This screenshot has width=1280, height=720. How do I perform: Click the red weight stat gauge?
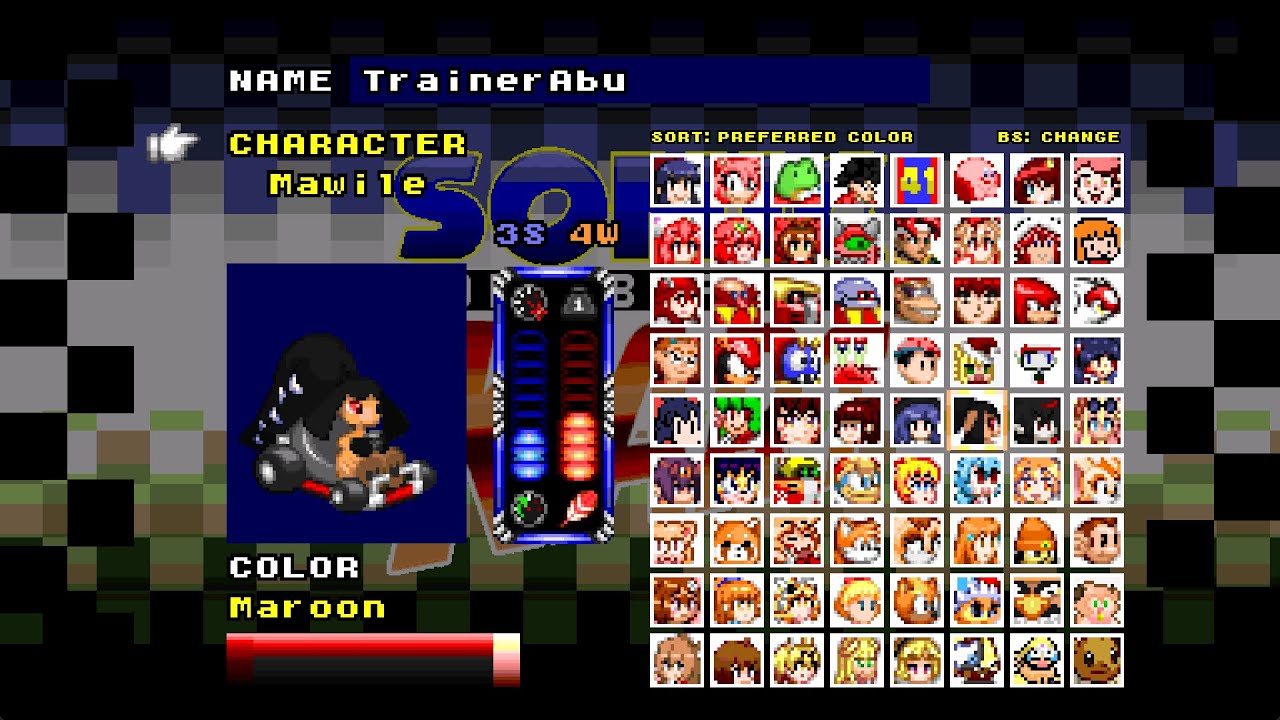[578, 410]
